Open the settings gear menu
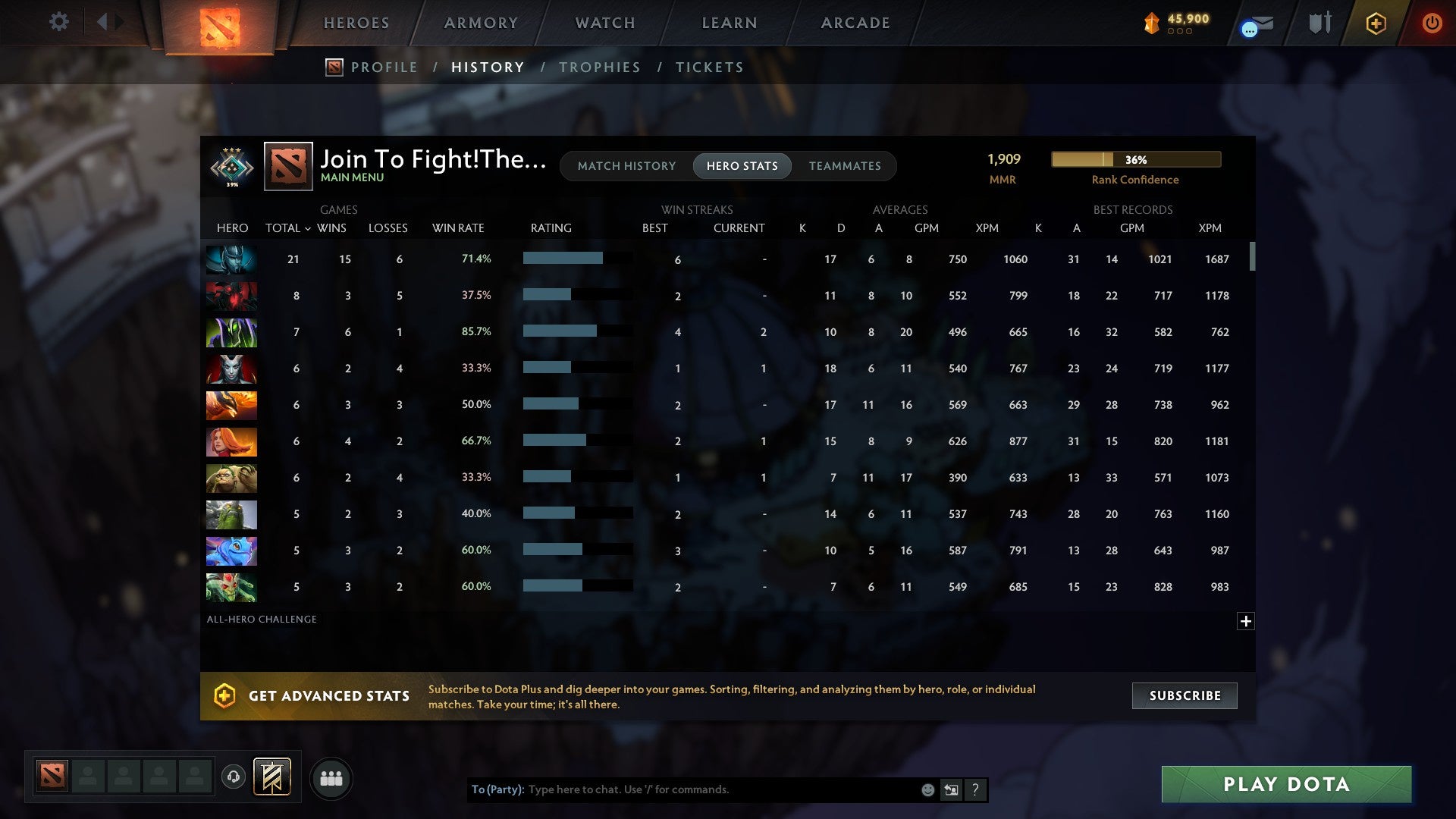The width and height of the screenshot is (1456, 819). 58,22
